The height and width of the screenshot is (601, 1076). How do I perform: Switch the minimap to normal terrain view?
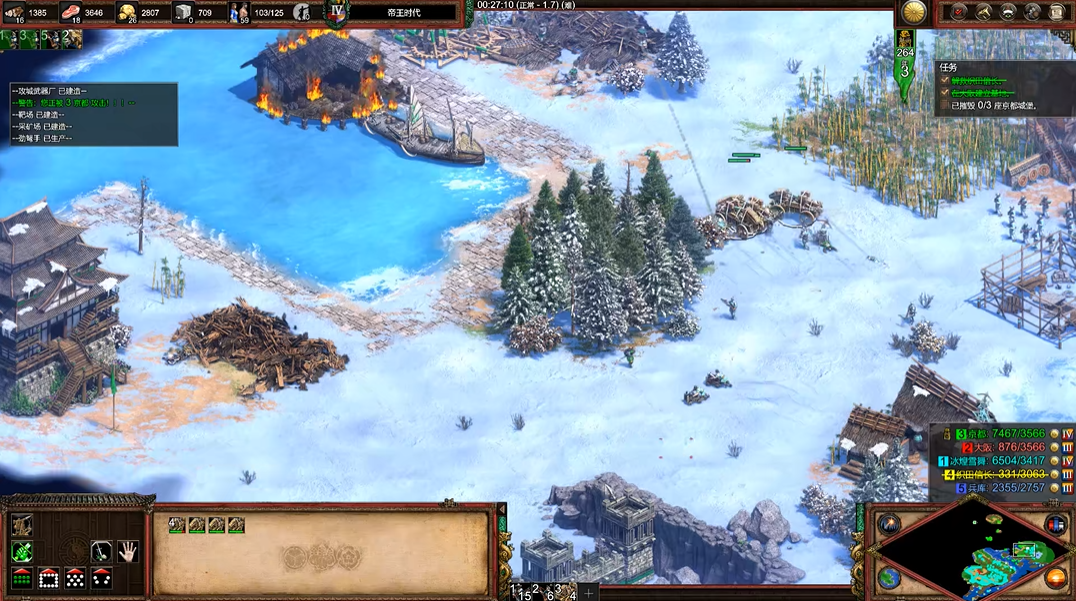[889, 577]
